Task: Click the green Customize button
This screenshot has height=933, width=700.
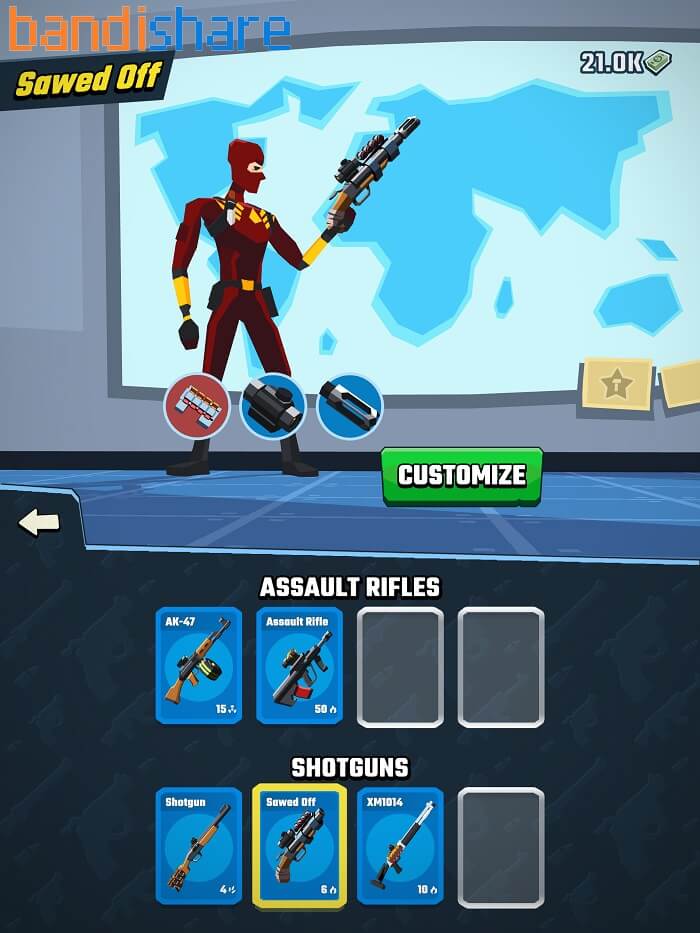Action: point(461,475)
